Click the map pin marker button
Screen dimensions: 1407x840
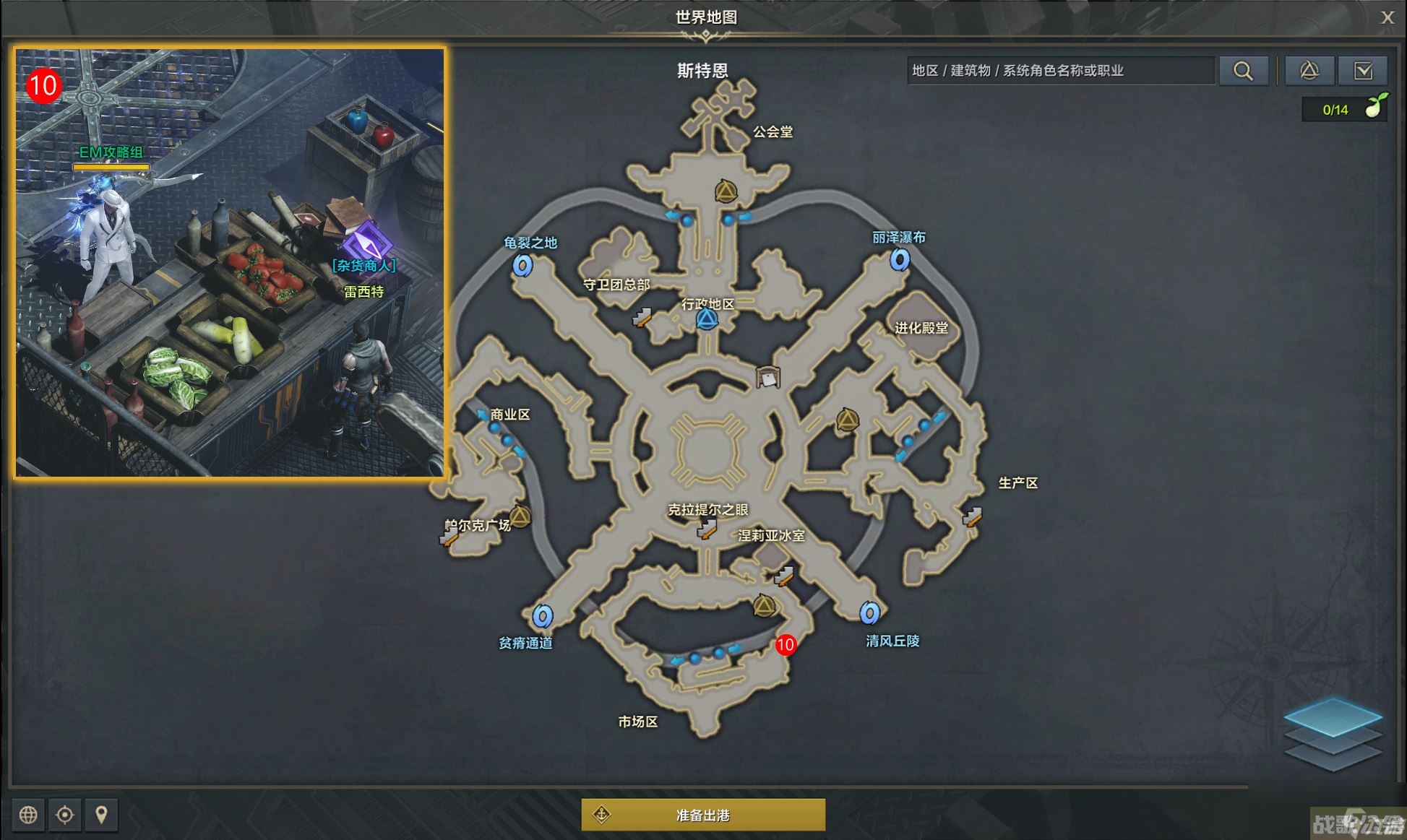point(101,815)
